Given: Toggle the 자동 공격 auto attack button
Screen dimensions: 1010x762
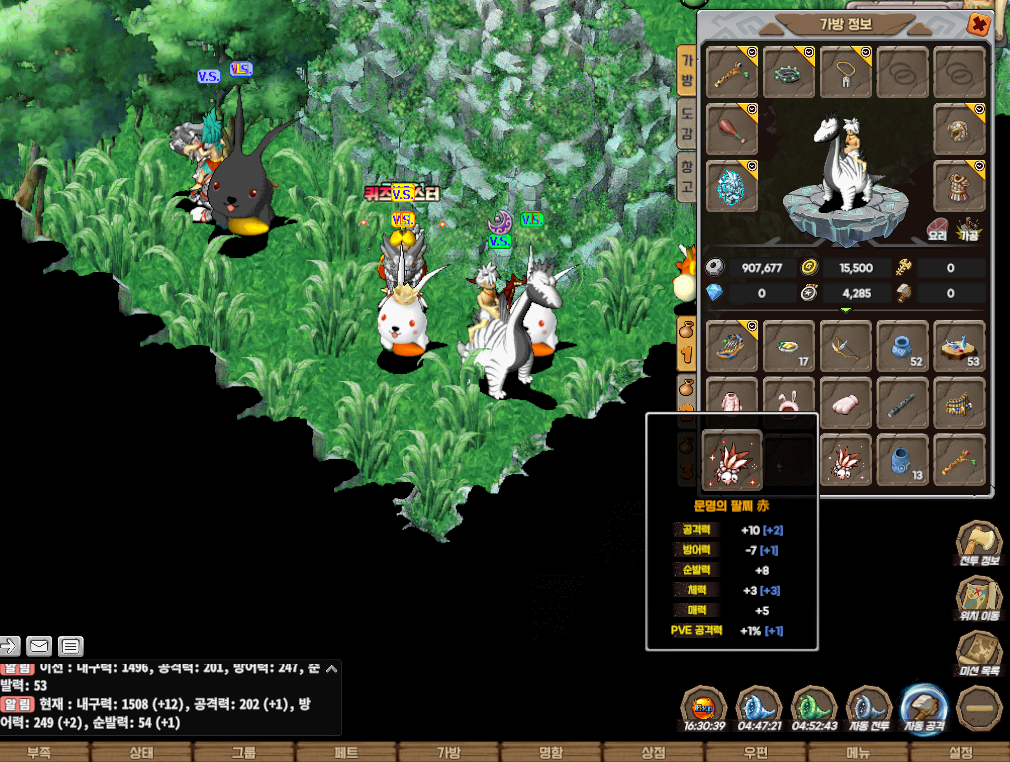Looking at the screenshot, I should click(x=923, y=710).
